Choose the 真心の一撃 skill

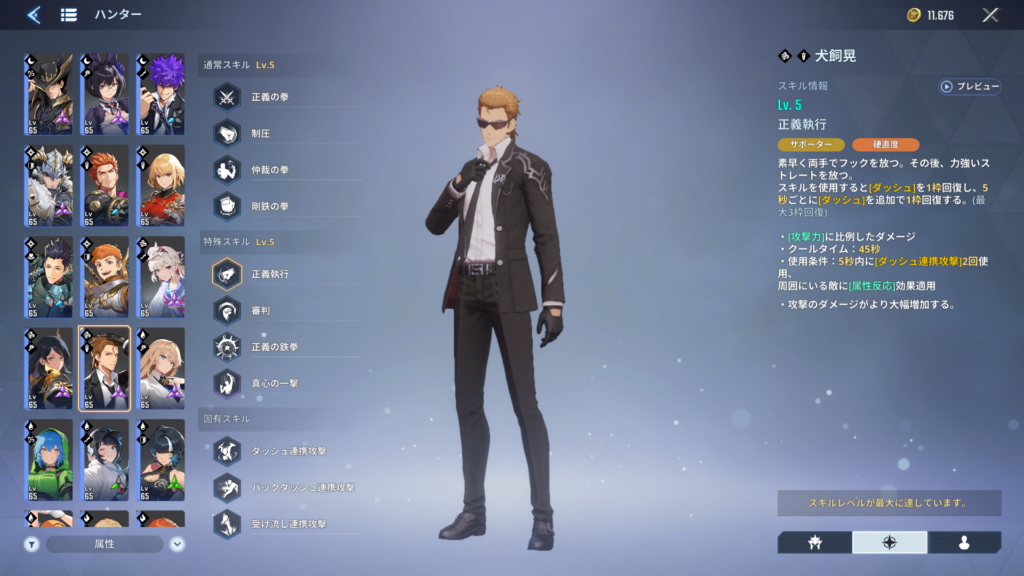pyautogui.click(x=228, y=381)
